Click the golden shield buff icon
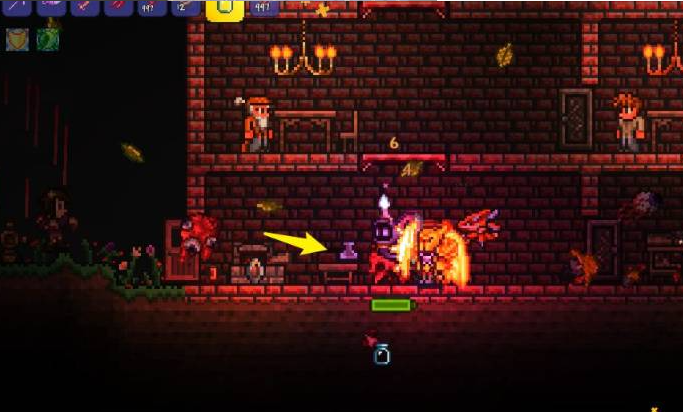This screenshot has width=683, height=412. click(18, 39)
